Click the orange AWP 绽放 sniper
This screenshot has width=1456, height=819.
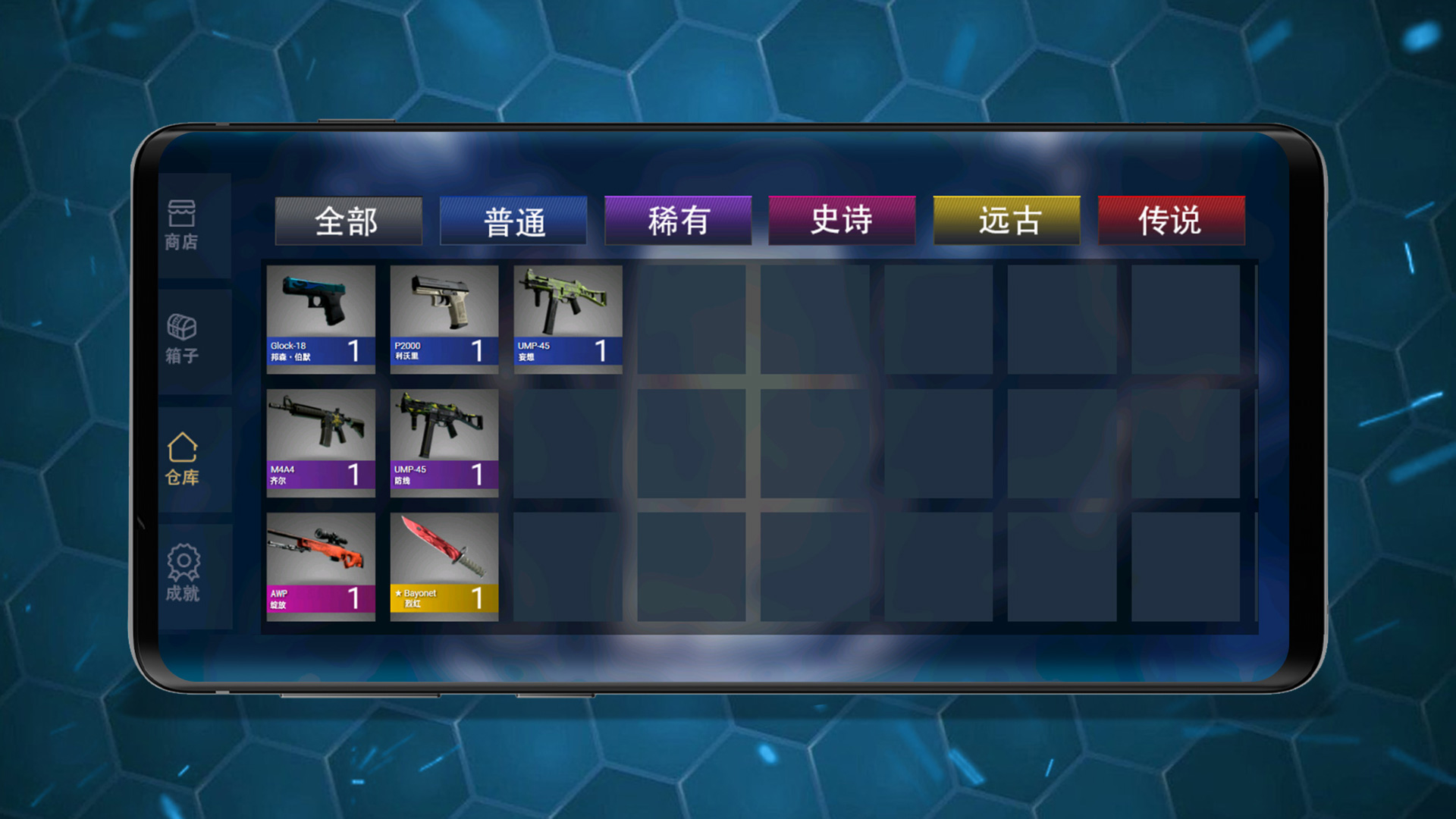(x=321, y=565)
